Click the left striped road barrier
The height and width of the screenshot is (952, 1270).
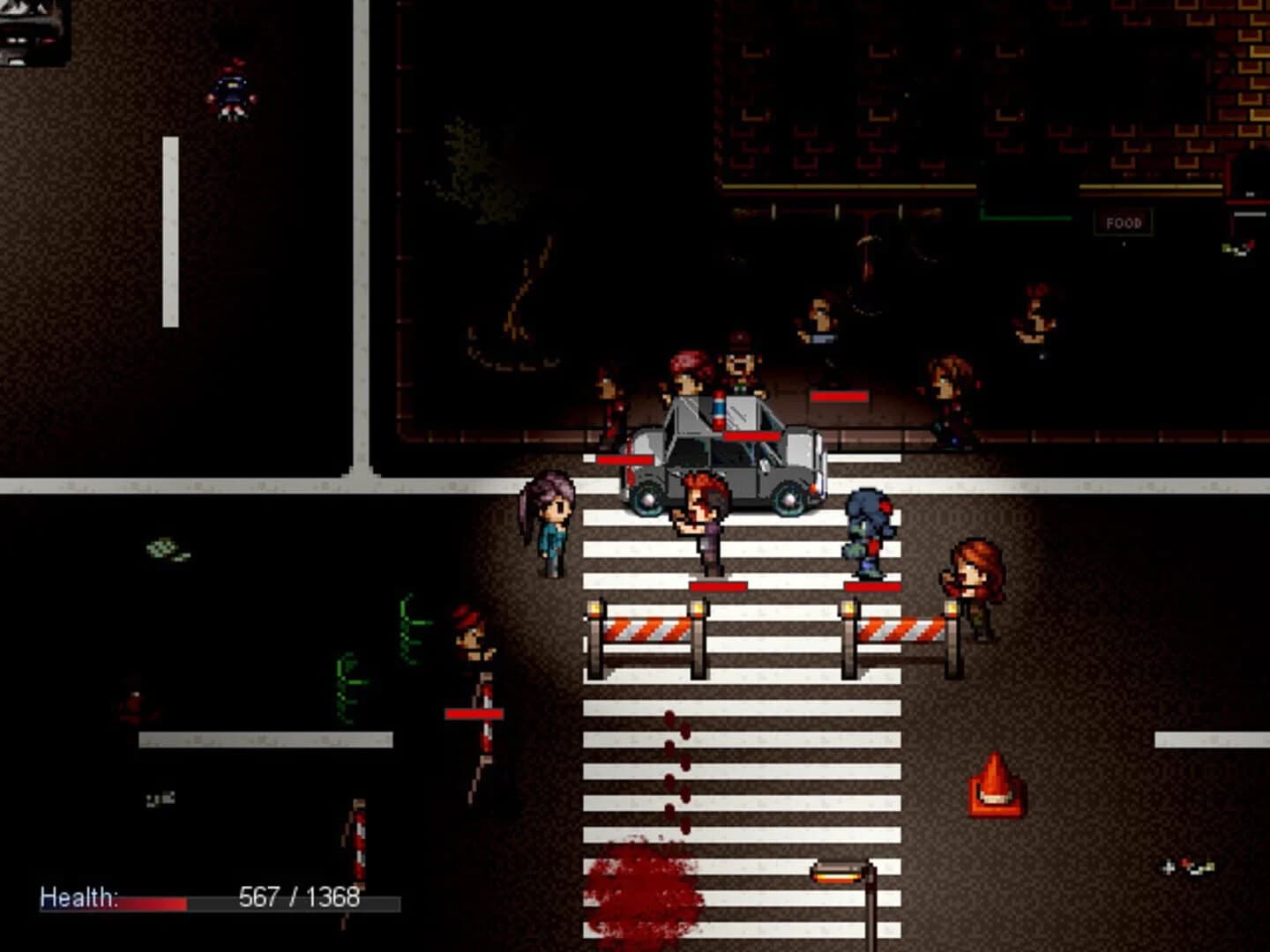click(648, 630)
